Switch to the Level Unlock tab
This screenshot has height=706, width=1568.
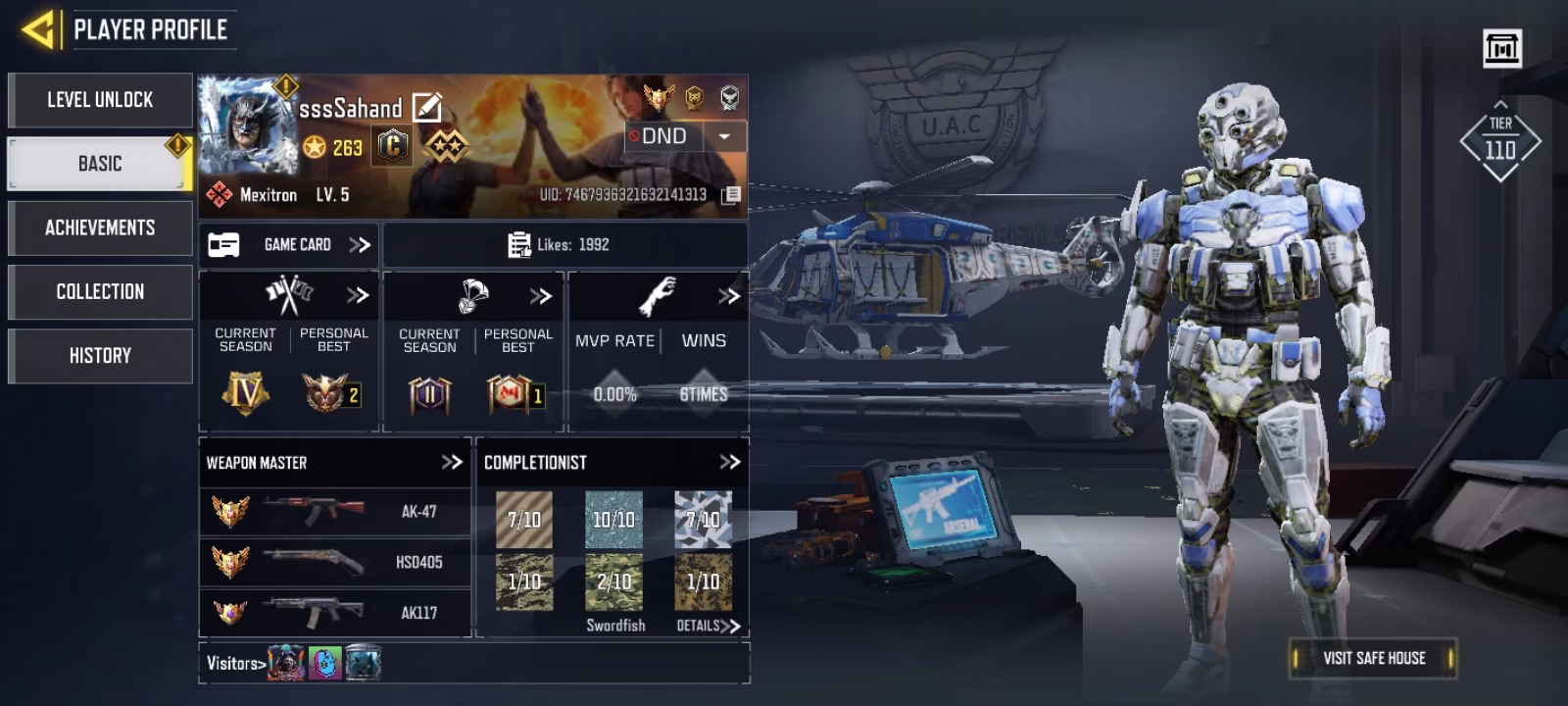[100, 100]
